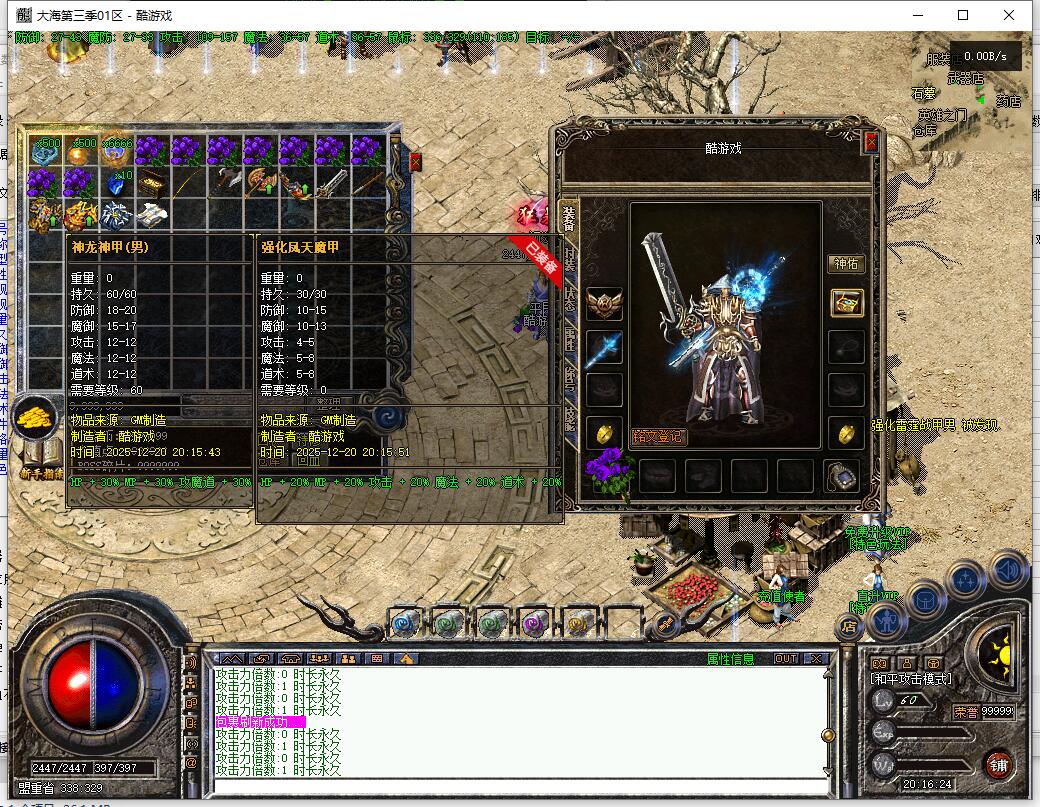Select the x6666 item stack in the bag
Screen dimensions: 1040x807
click(115, 150)
